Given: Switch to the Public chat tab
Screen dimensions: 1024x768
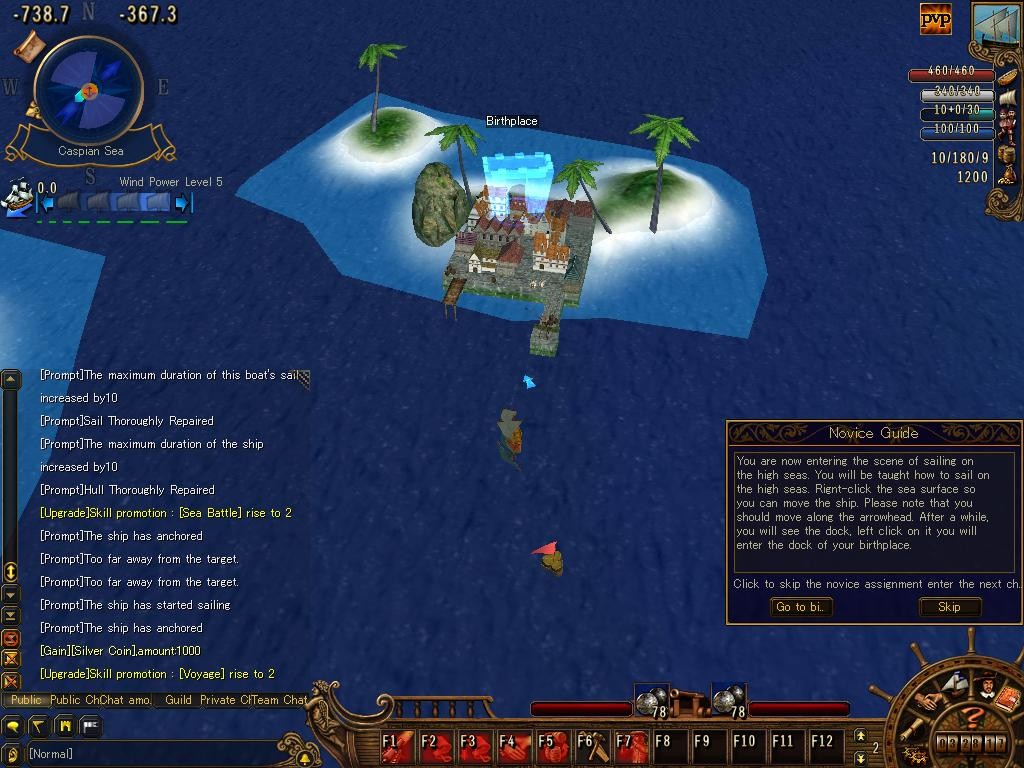Looking at the screenshot, I should point(26,700).
